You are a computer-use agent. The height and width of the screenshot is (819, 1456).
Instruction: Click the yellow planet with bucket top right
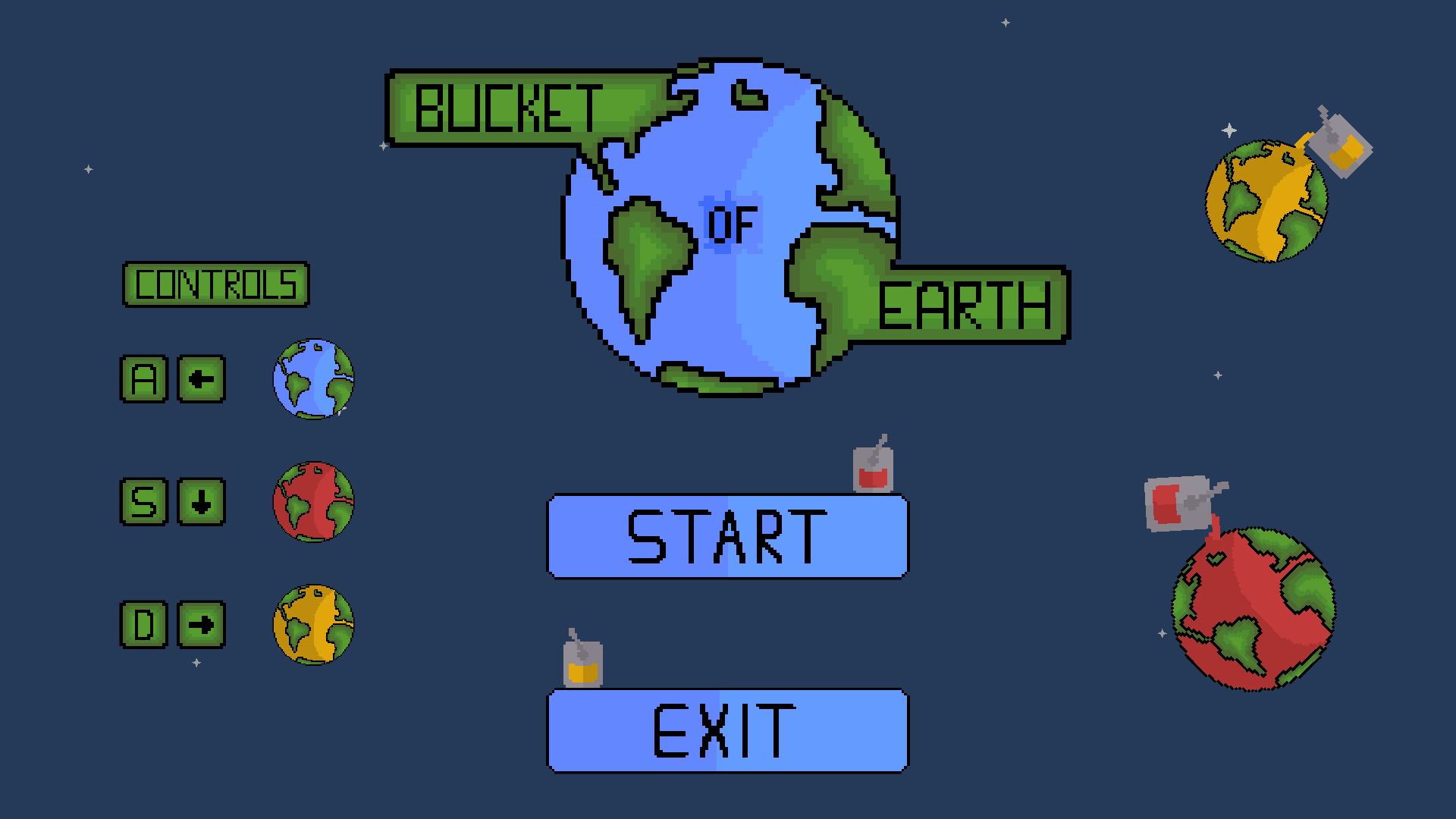click(1265, 201)
